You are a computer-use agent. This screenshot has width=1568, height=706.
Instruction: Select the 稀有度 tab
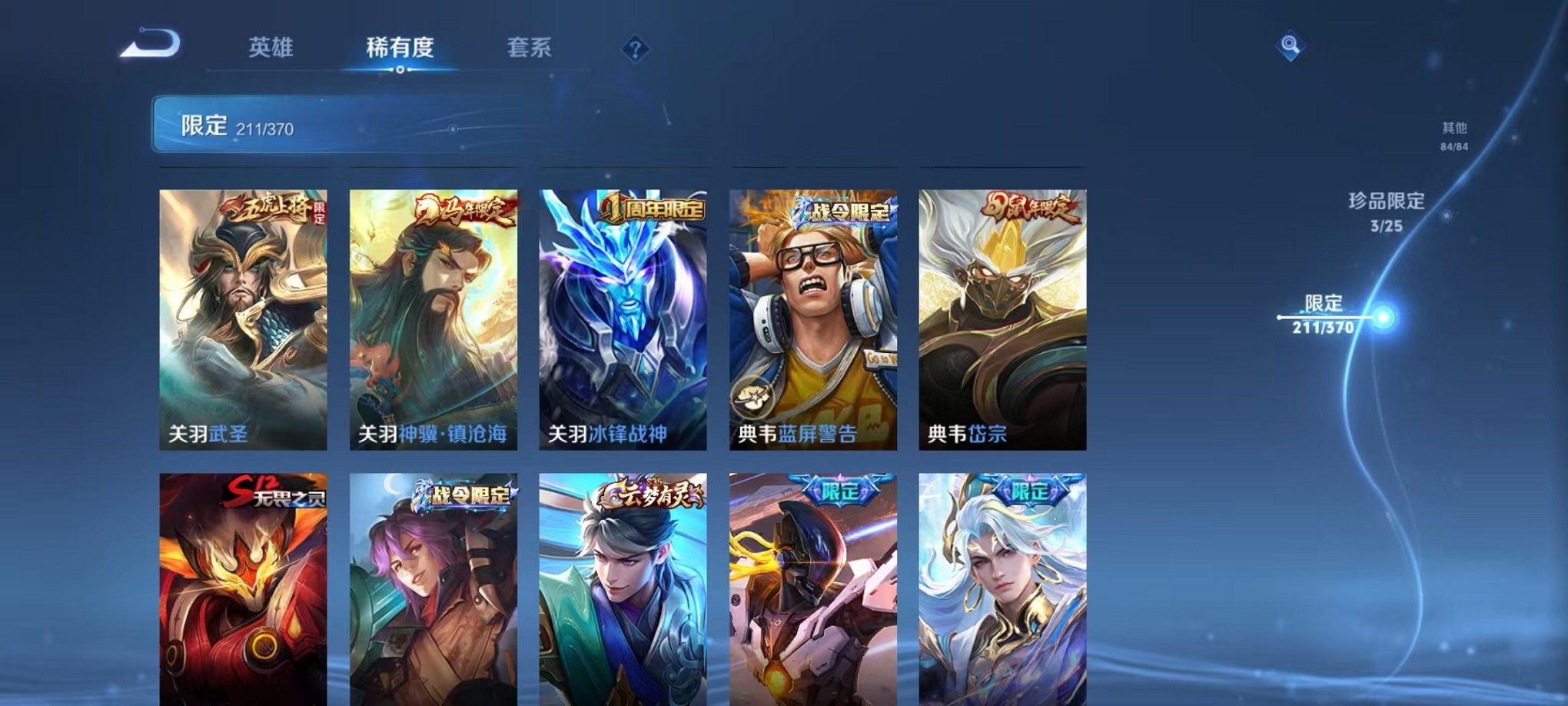400,46
